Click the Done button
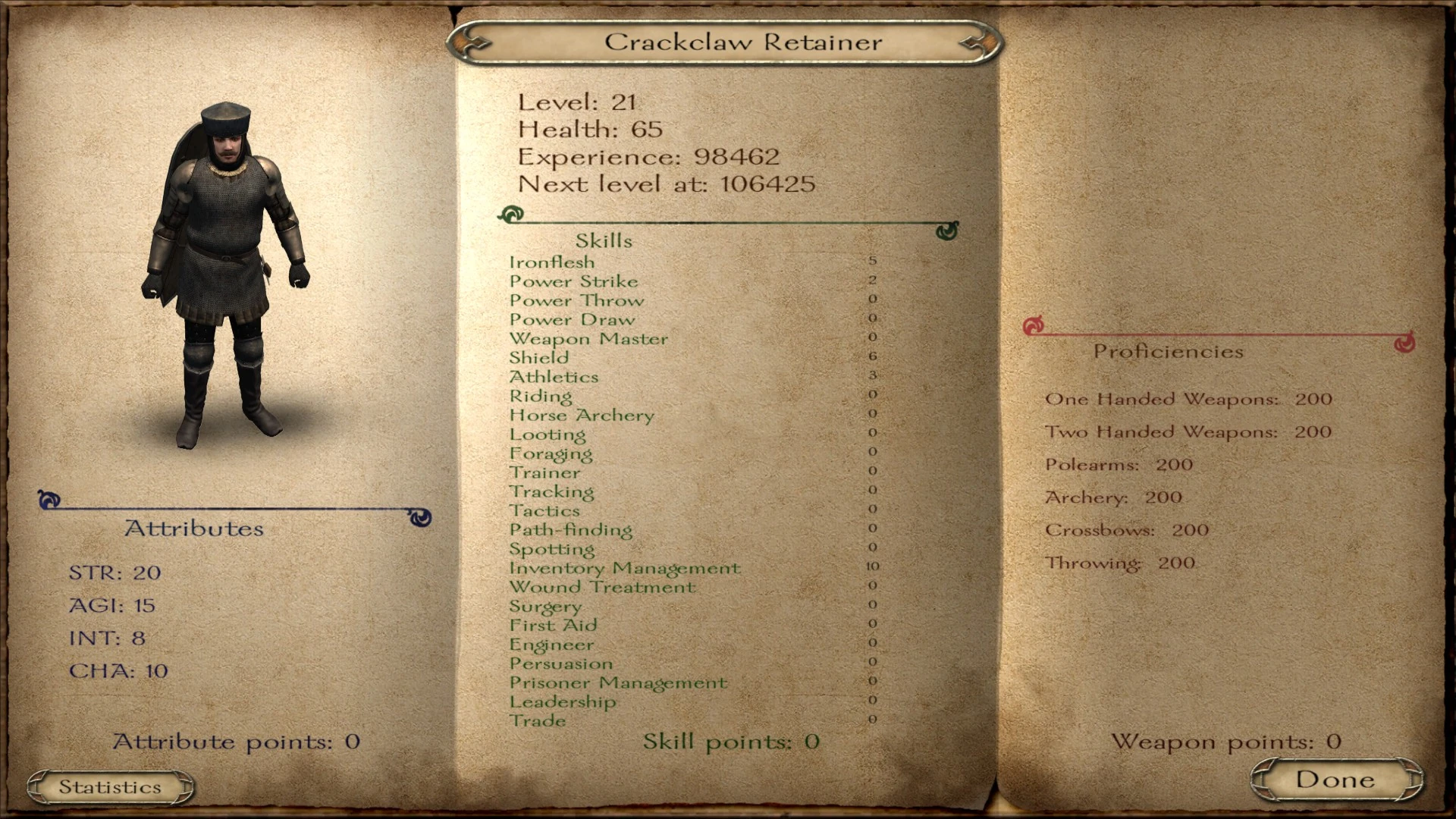The image size is (1456, 819). (1336, 779)
